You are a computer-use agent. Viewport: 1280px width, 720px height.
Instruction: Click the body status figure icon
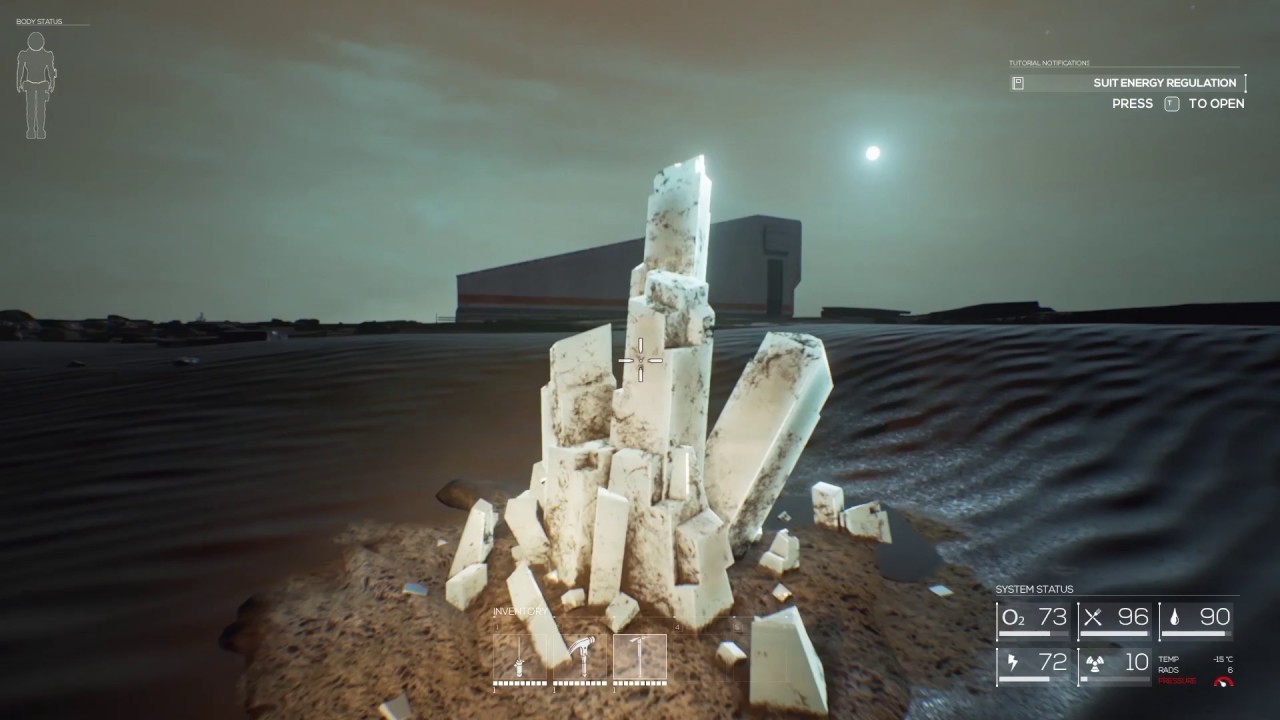coord(36,85)
